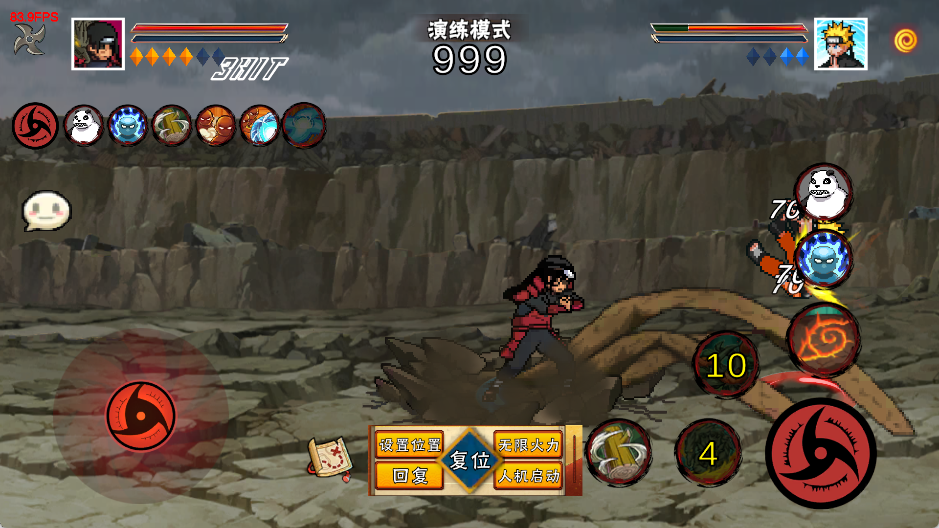The height and width of the screenshot is (528, 939).
Task: Use the whirlwind skill button
Action: [617, 452]
